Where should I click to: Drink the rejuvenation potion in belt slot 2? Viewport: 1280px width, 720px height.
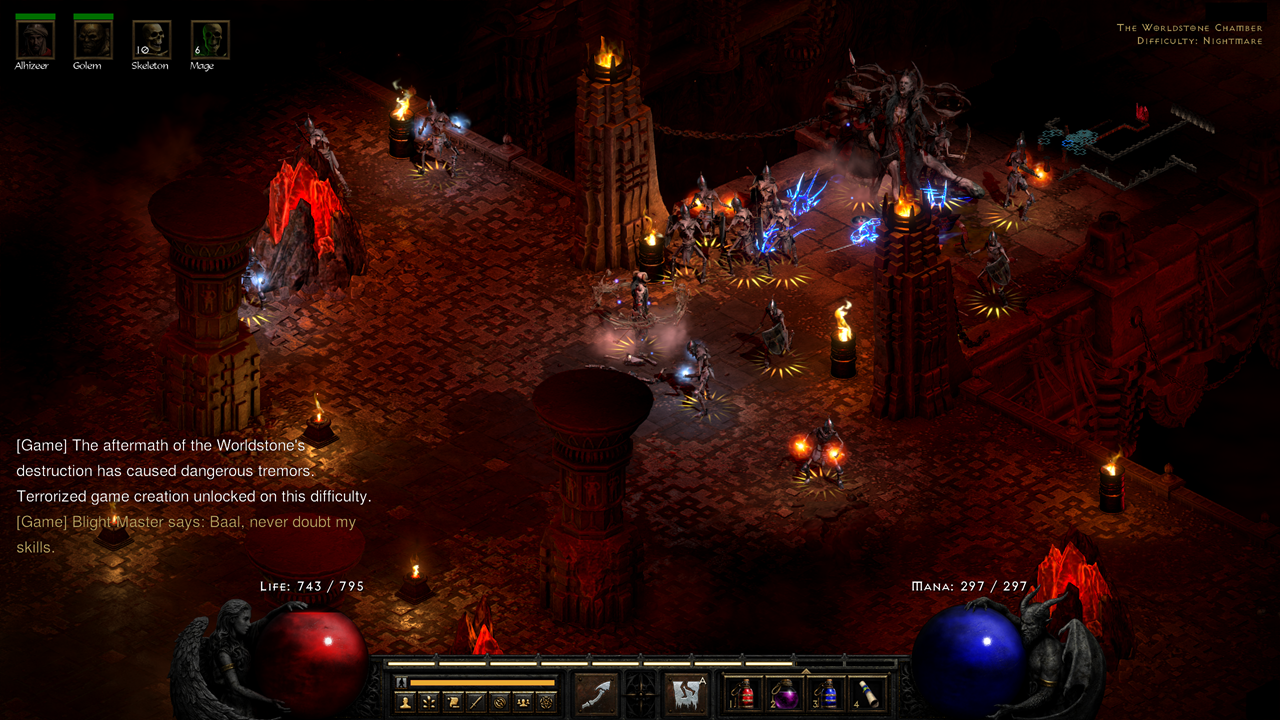coord(786,697)
